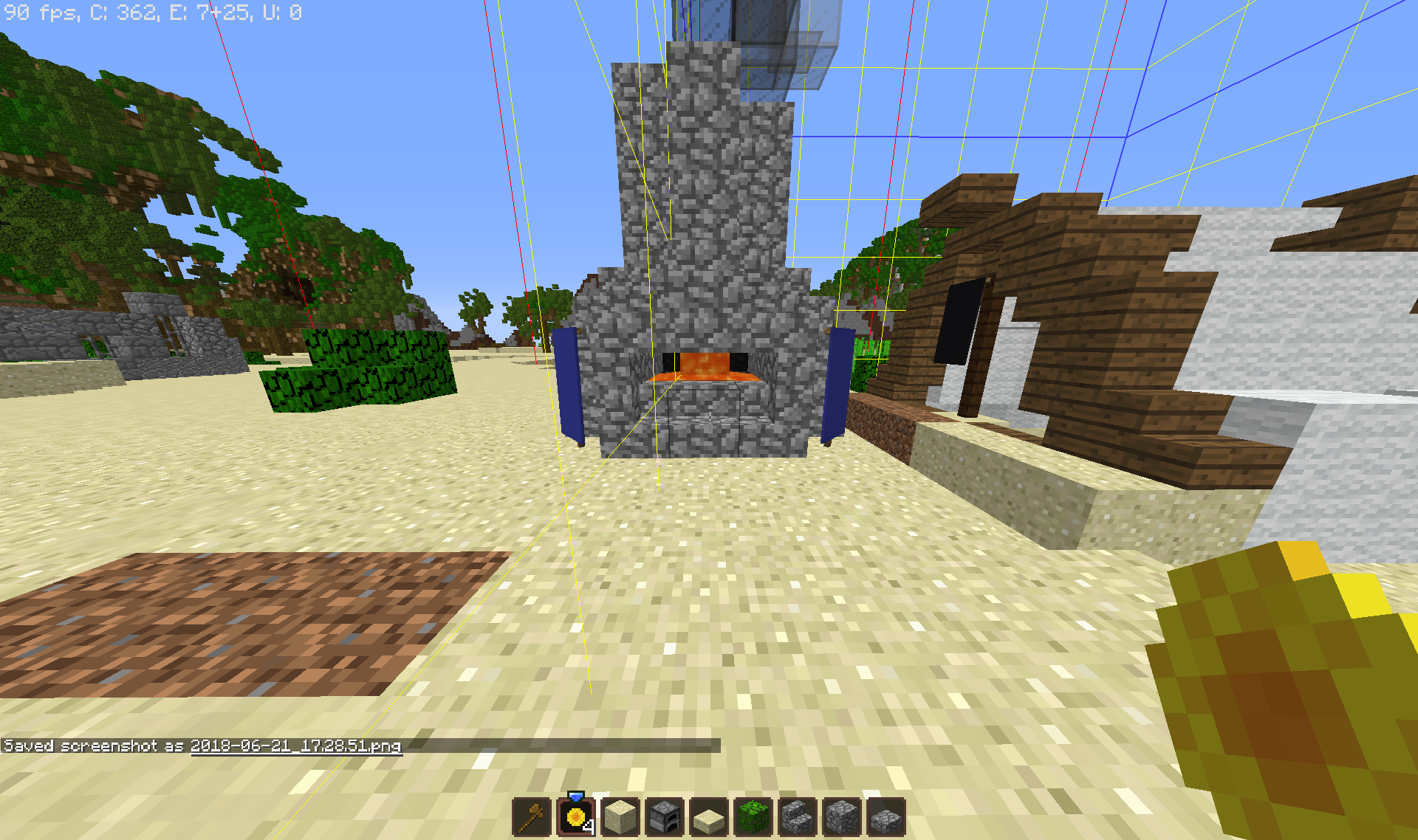This screenshot has height=840, width=1418.
Task: Choose the cobblestone stairs slot
Action: pos(798,817)
